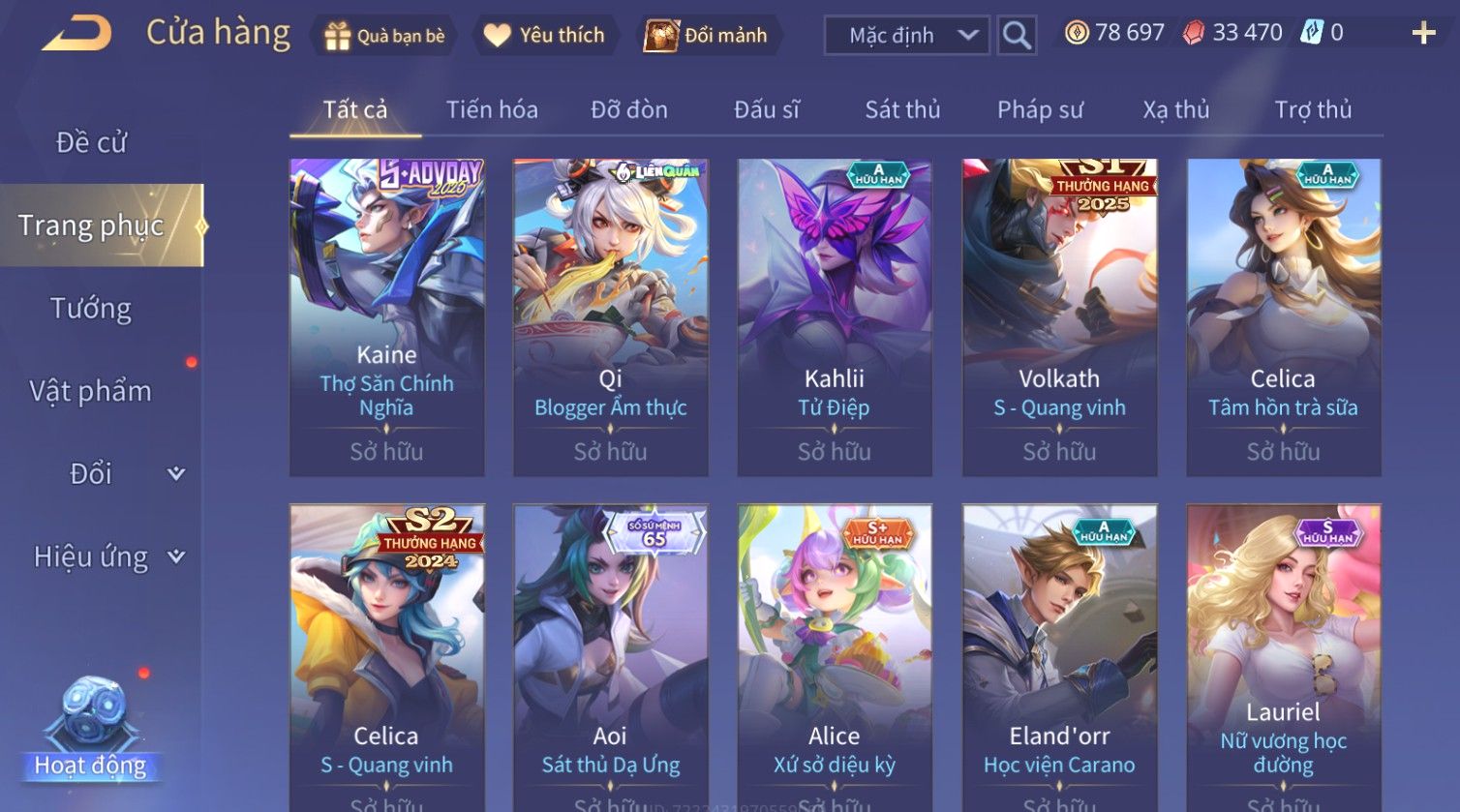Select the Pháp sư tab

(1040, 109)
